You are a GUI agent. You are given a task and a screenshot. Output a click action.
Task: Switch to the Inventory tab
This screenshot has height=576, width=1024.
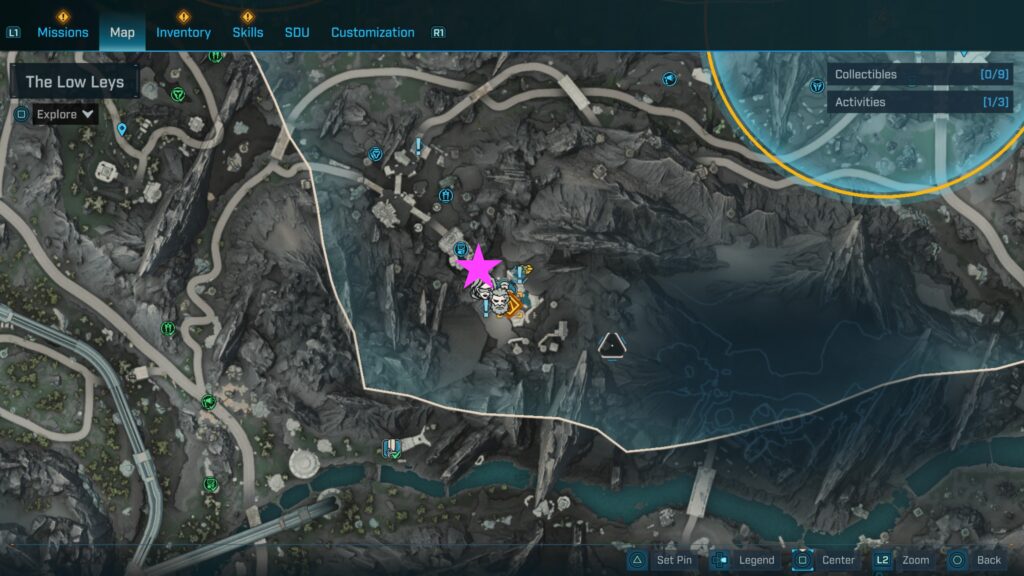point(183,32)
